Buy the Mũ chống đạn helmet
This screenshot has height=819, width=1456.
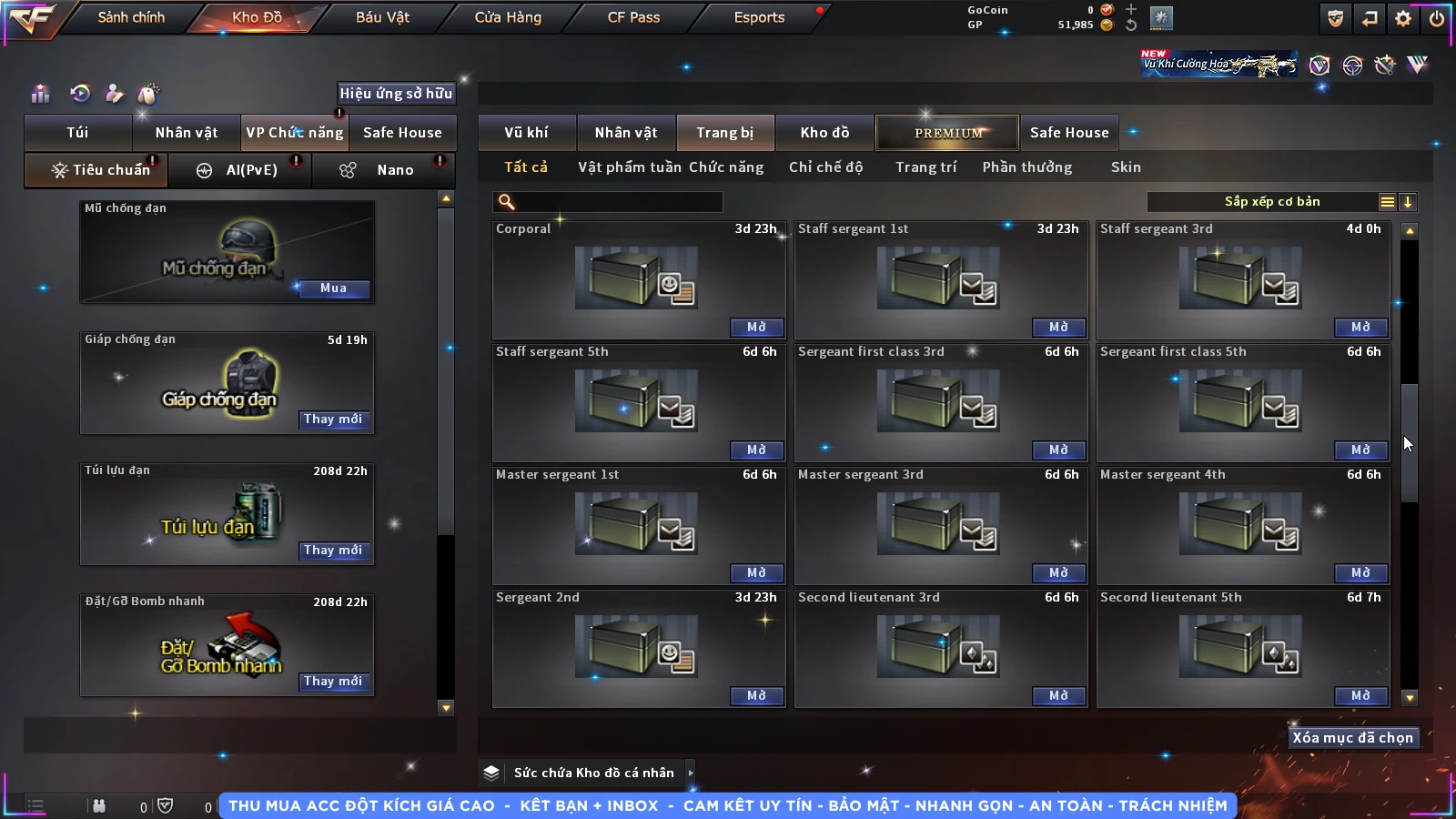point(333,288)
